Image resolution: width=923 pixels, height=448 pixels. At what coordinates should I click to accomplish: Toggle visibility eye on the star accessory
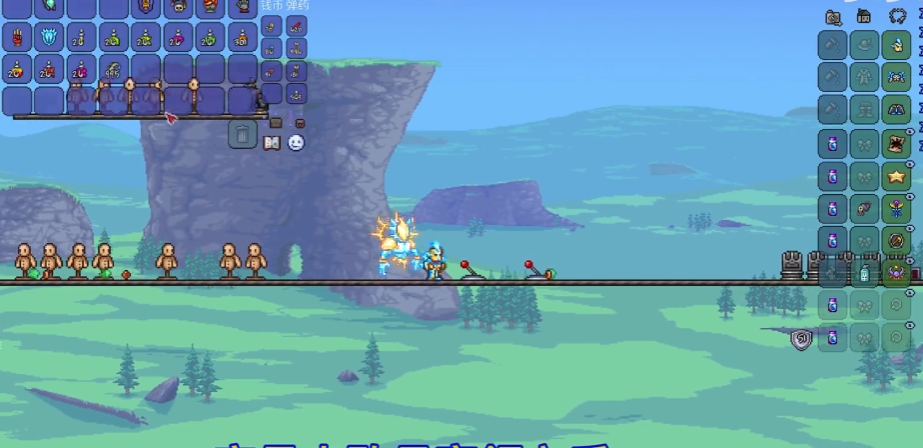pos(910,163)
